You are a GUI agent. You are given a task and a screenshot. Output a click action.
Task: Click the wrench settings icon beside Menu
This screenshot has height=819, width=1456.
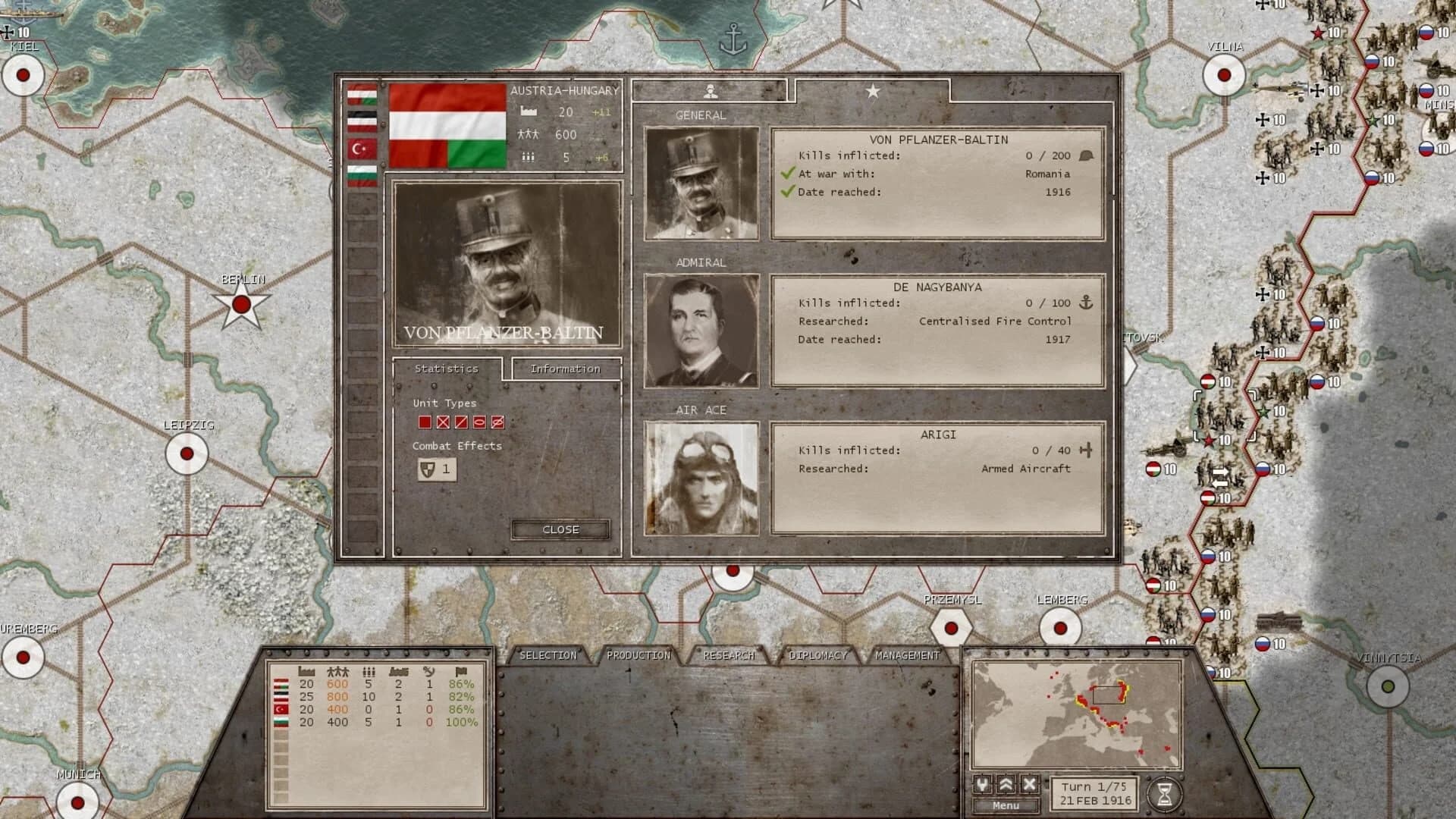(981, 783)
